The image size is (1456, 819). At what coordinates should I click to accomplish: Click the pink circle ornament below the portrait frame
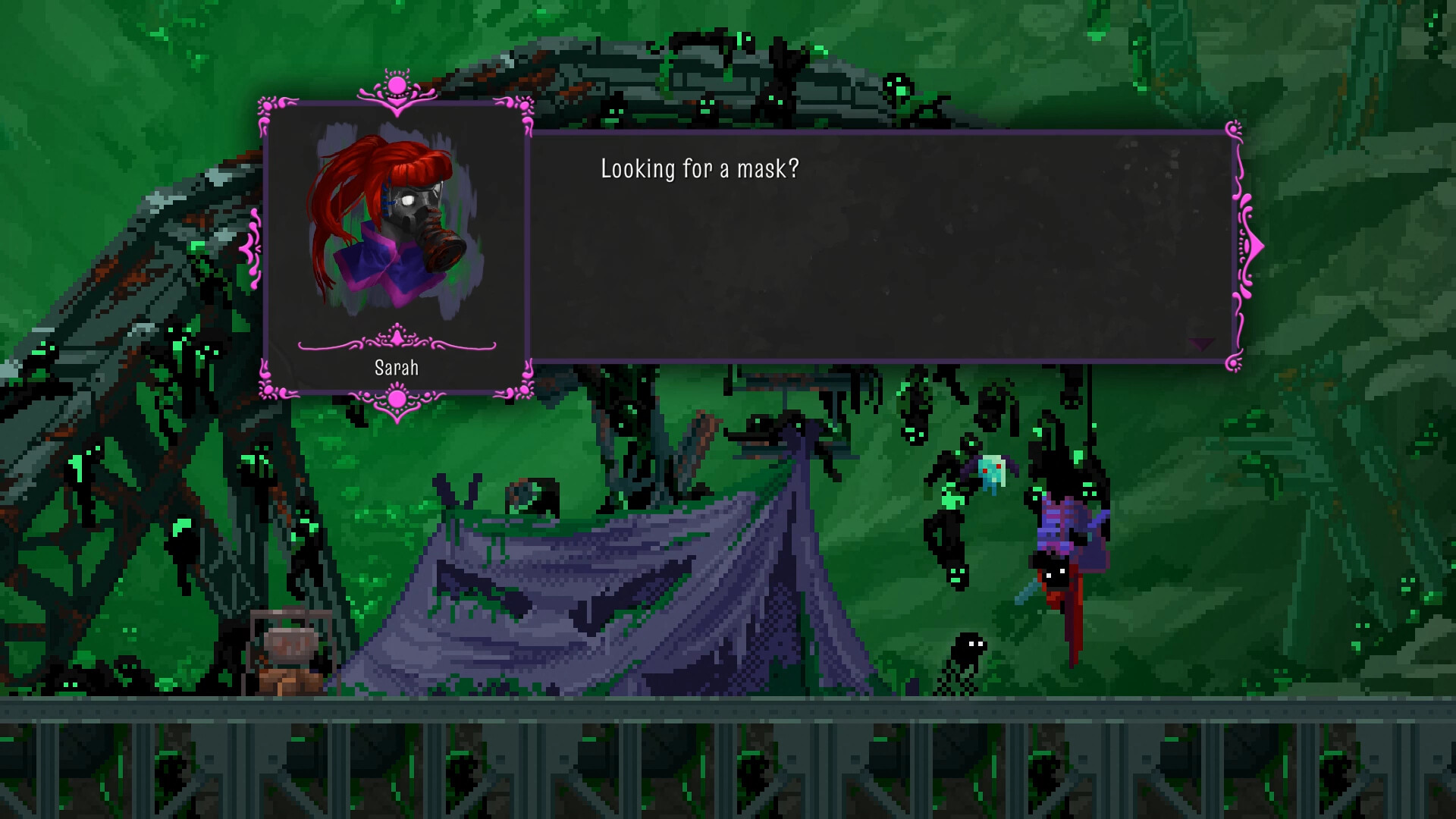click(397, 397)
